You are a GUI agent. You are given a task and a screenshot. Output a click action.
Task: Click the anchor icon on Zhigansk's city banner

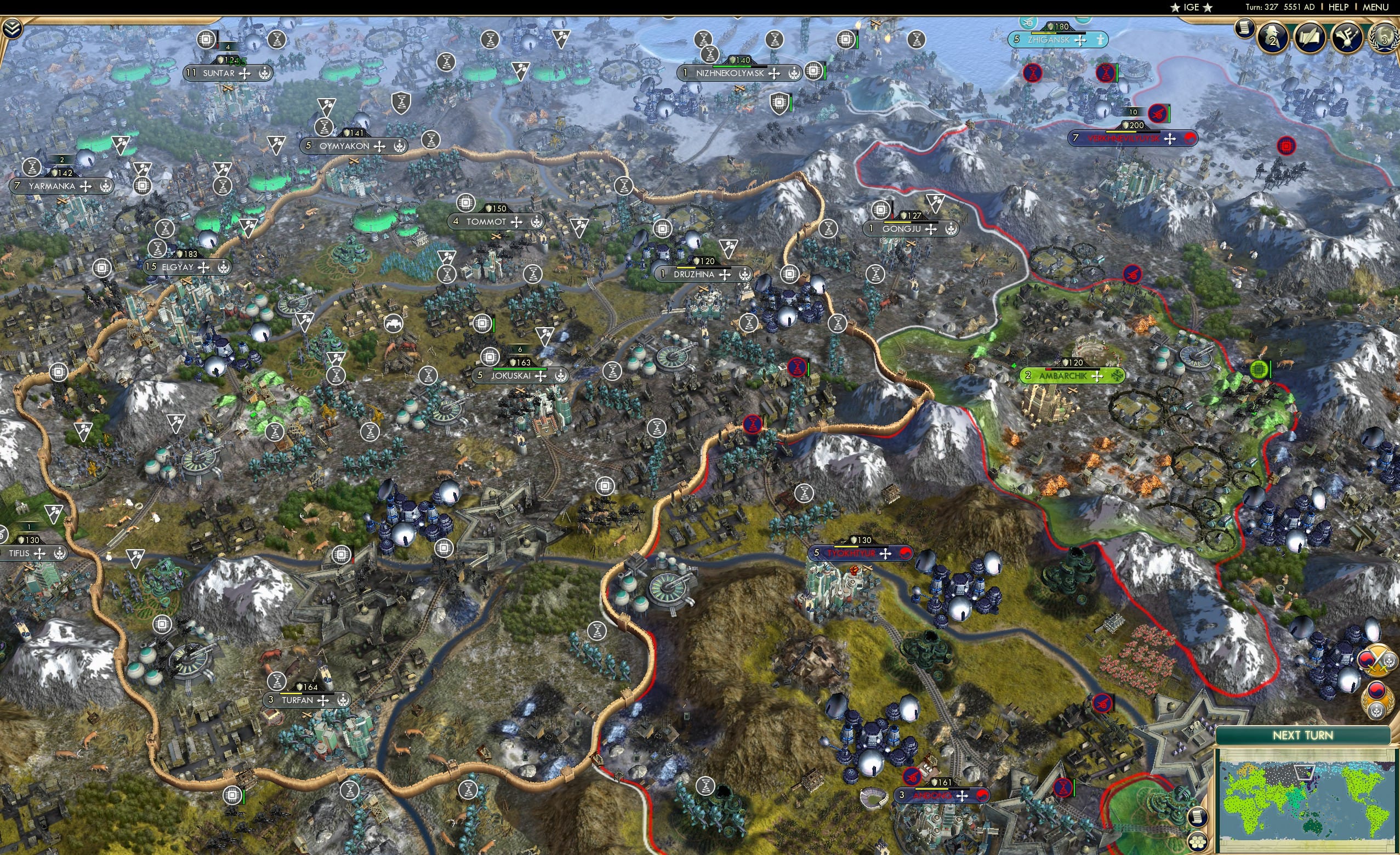point(1101,41)
